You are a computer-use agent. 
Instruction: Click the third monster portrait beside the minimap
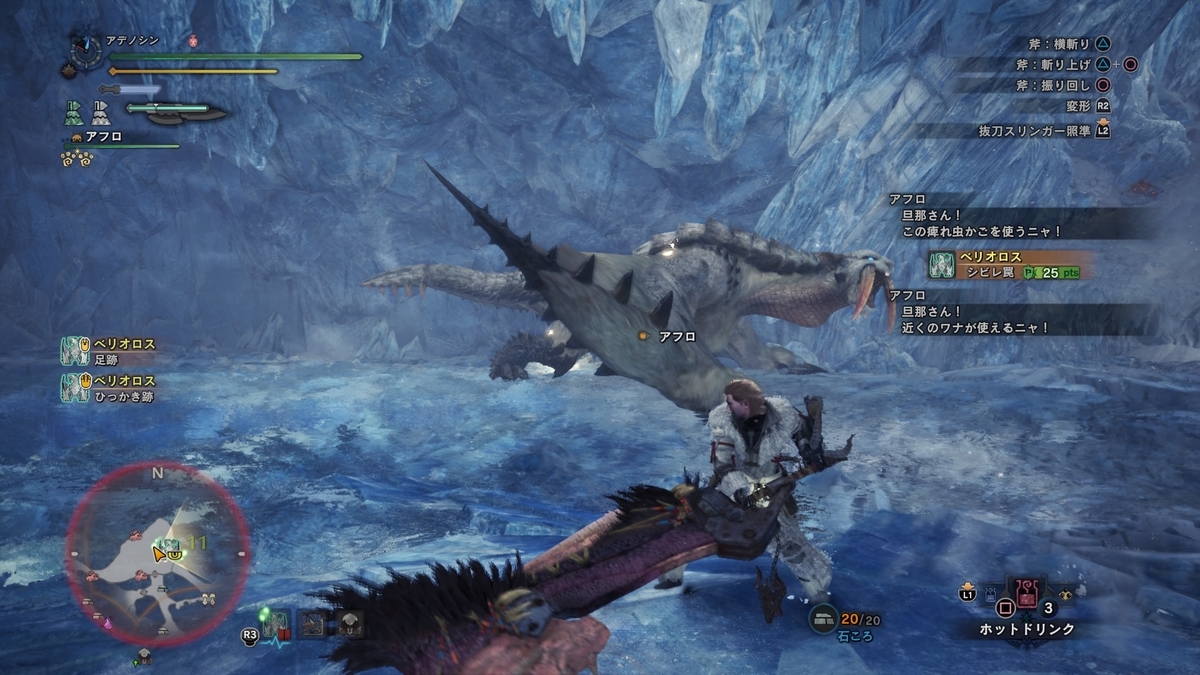[x=349, y=624]
